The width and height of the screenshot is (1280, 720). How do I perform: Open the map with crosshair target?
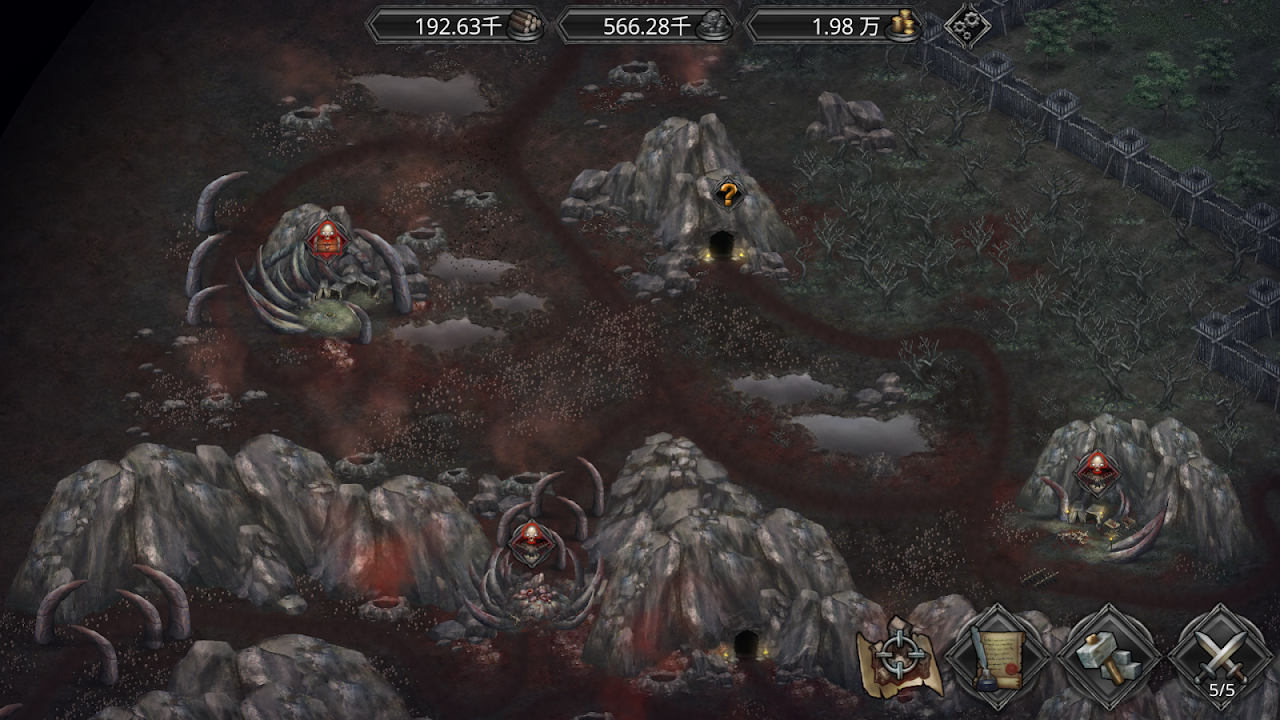click(897, 659)
